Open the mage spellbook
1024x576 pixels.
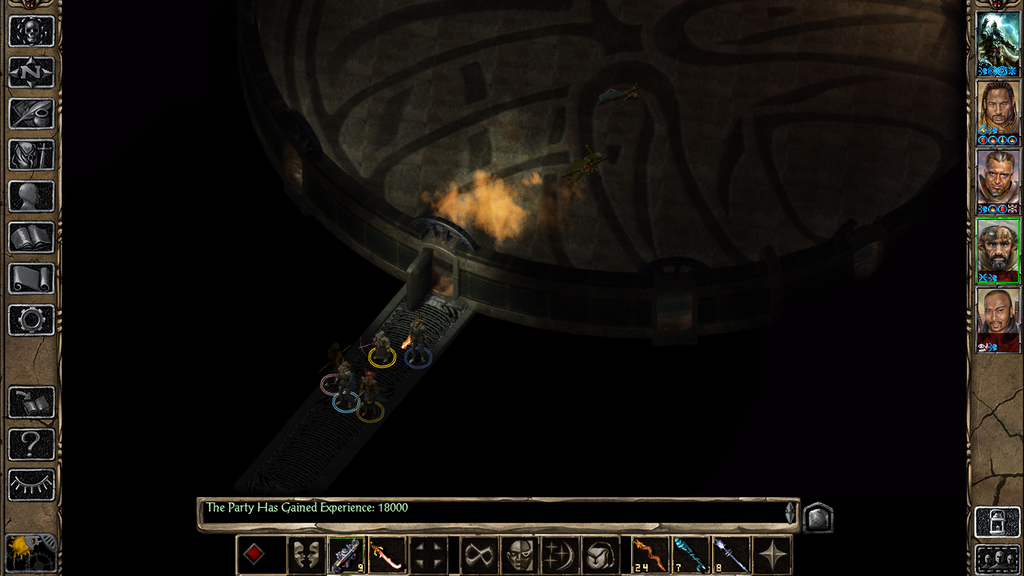31,237
